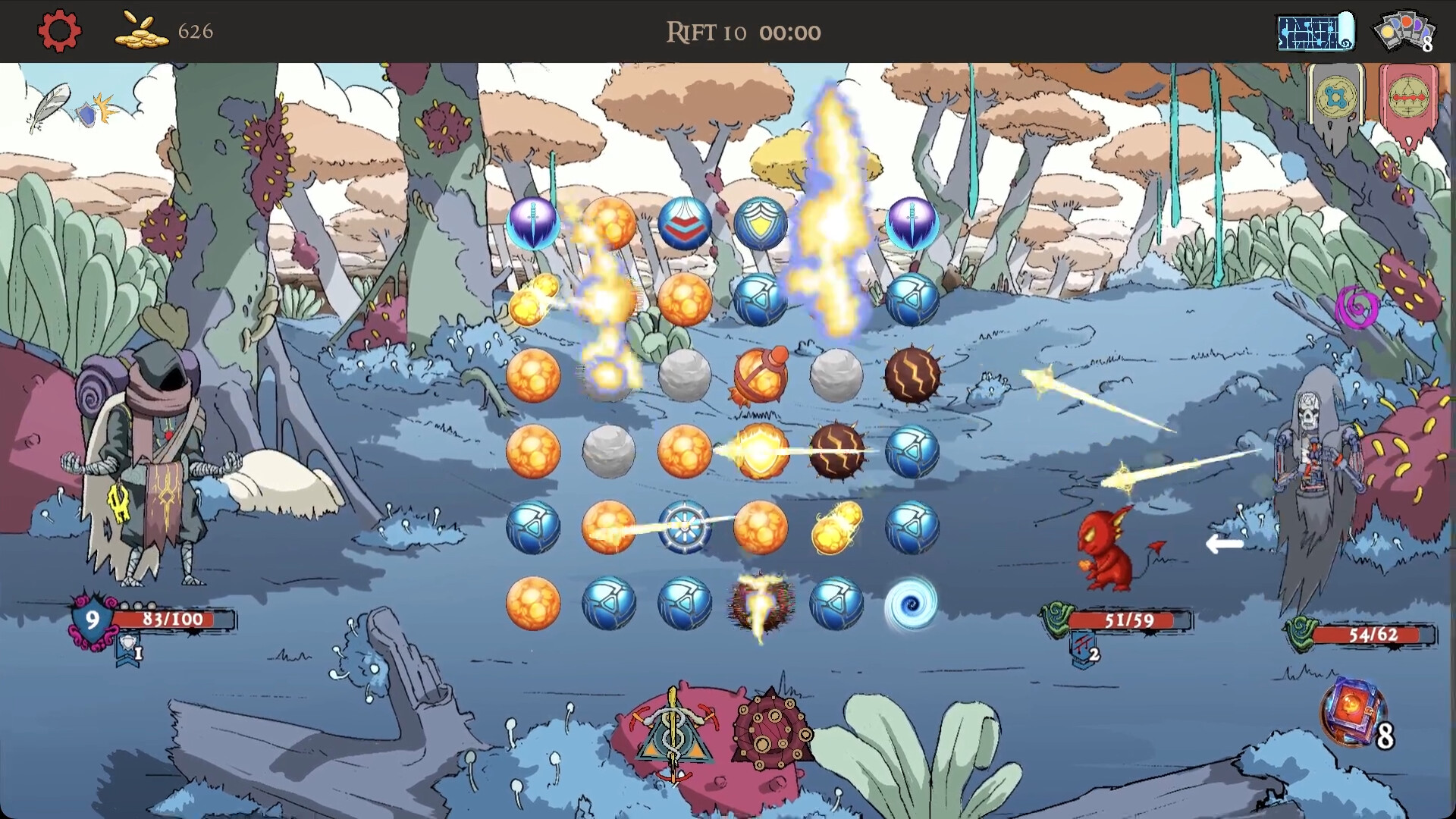This screenshot has height=819, width=1456.
Task: Select the purple sword orb in the top row
Action: [533, 222]
